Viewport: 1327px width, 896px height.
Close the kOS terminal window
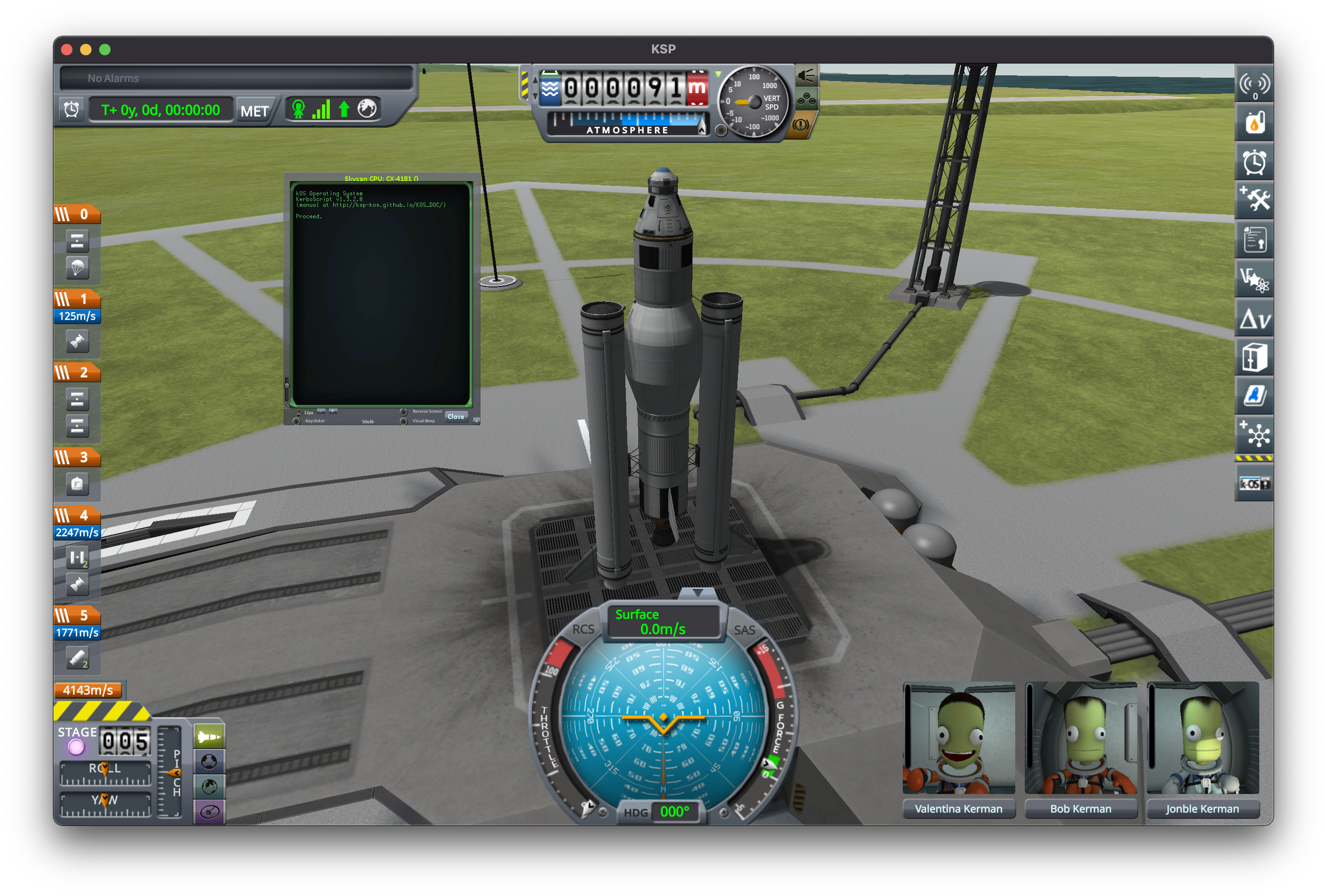(456, 417)
